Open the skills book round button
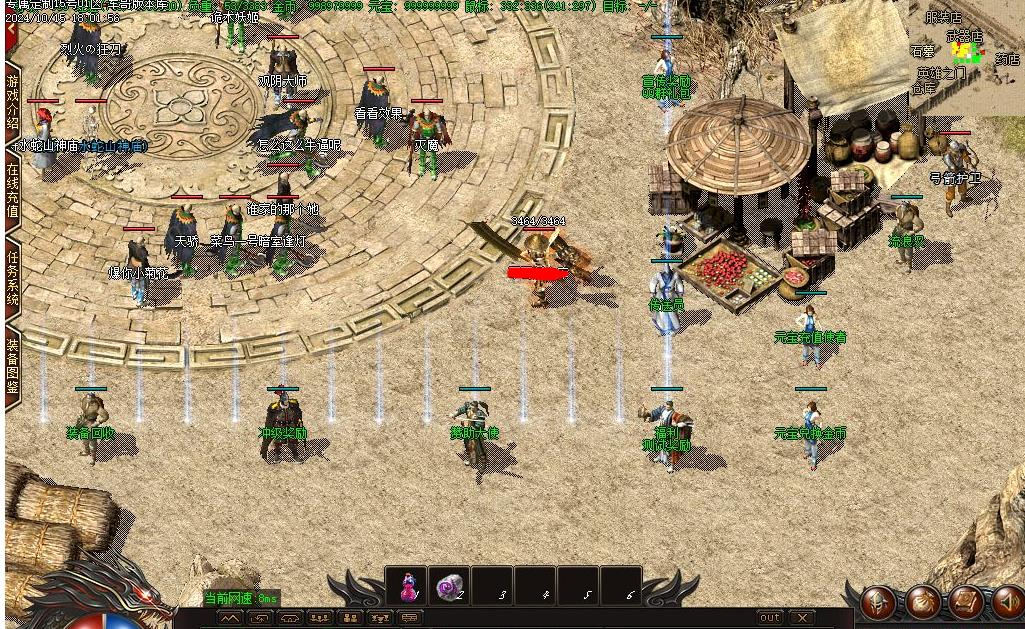The height and width of the screenshot is (629, 1025). [x=966, y=602]
